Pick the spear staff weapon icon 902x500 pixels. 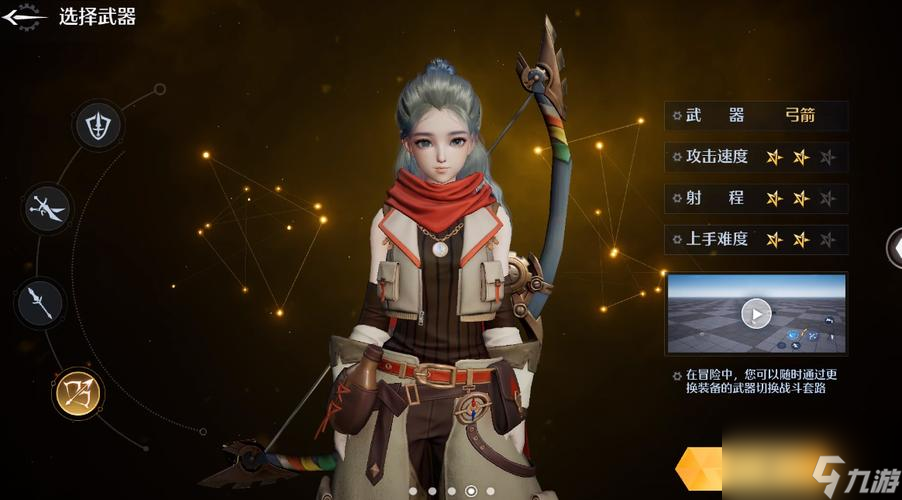[x=40, y=302]
